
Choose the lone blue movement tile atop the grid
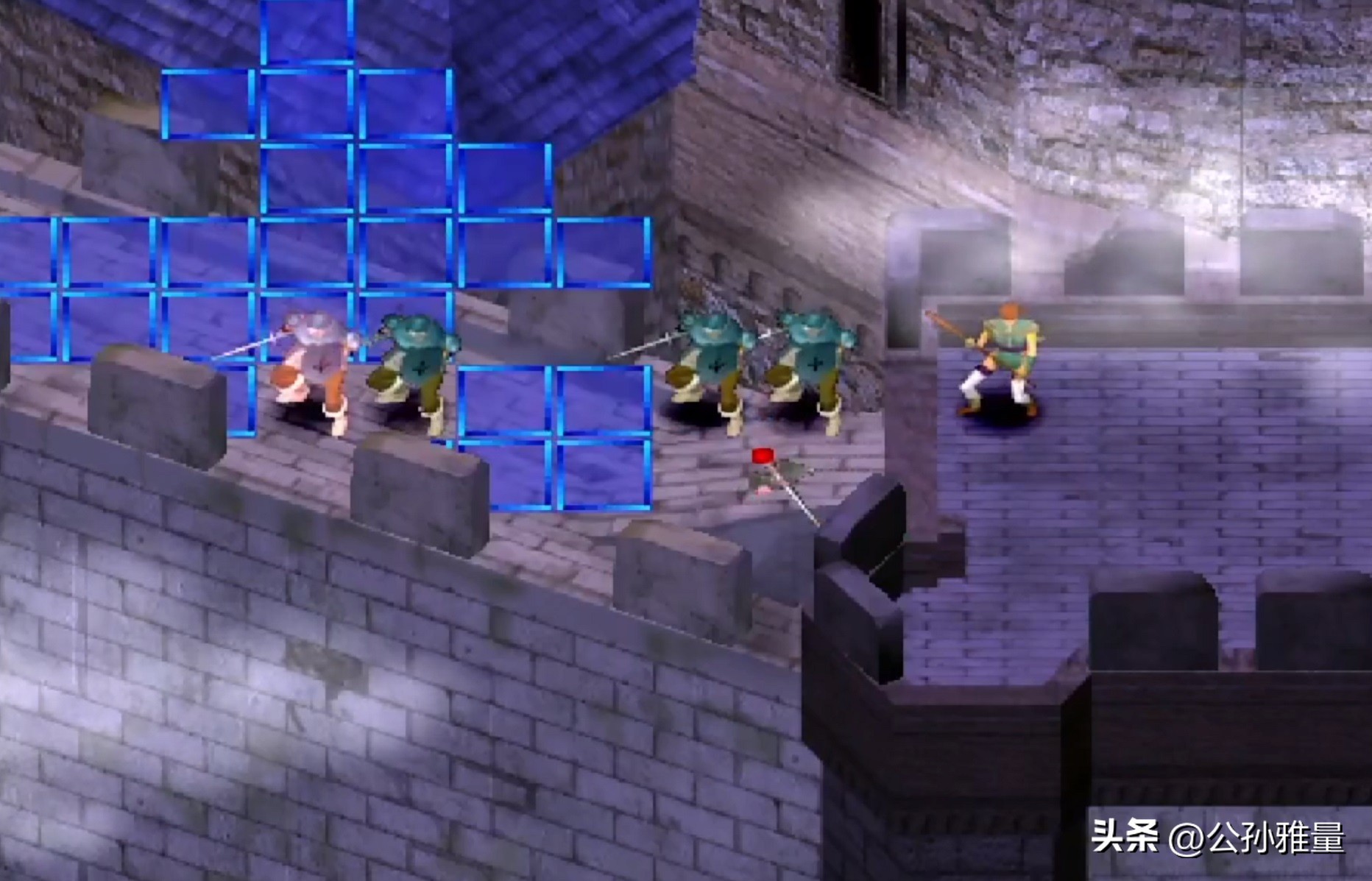(307, 31)
